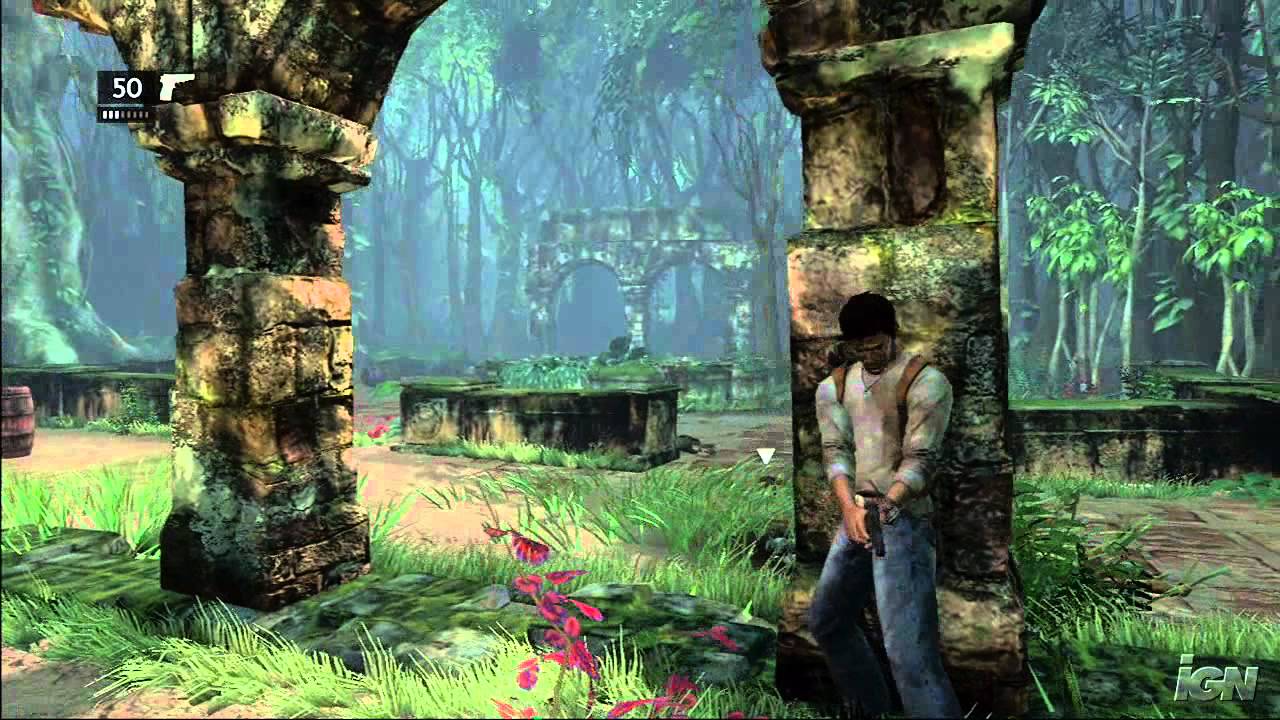Viewport: 1280px width, 720px height.
Task: Click on Nathan Drake's character model
Action: [880, 430]
